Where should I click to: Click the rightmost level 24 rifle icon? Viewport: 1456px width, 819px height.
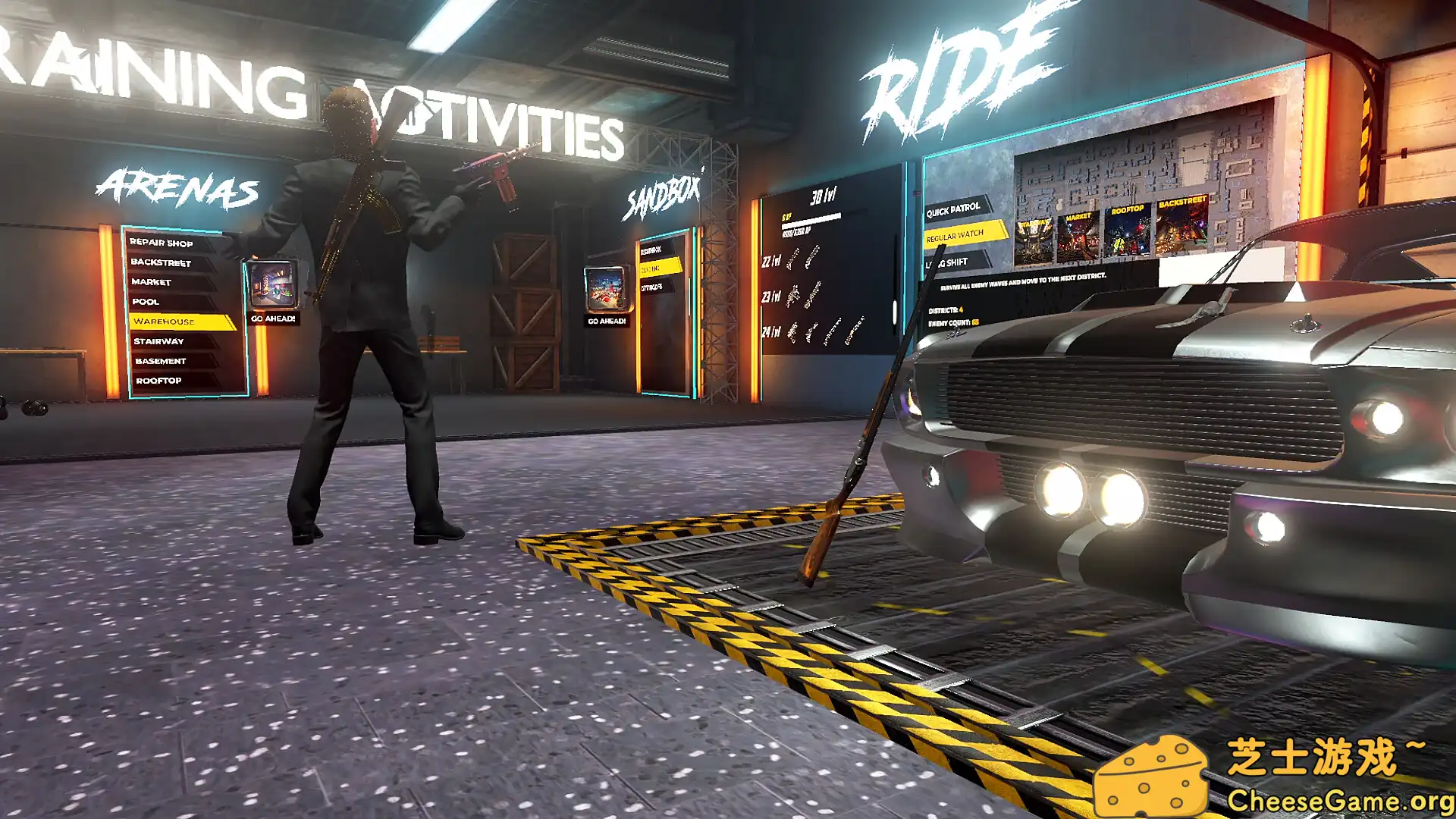tap(855, 328)
